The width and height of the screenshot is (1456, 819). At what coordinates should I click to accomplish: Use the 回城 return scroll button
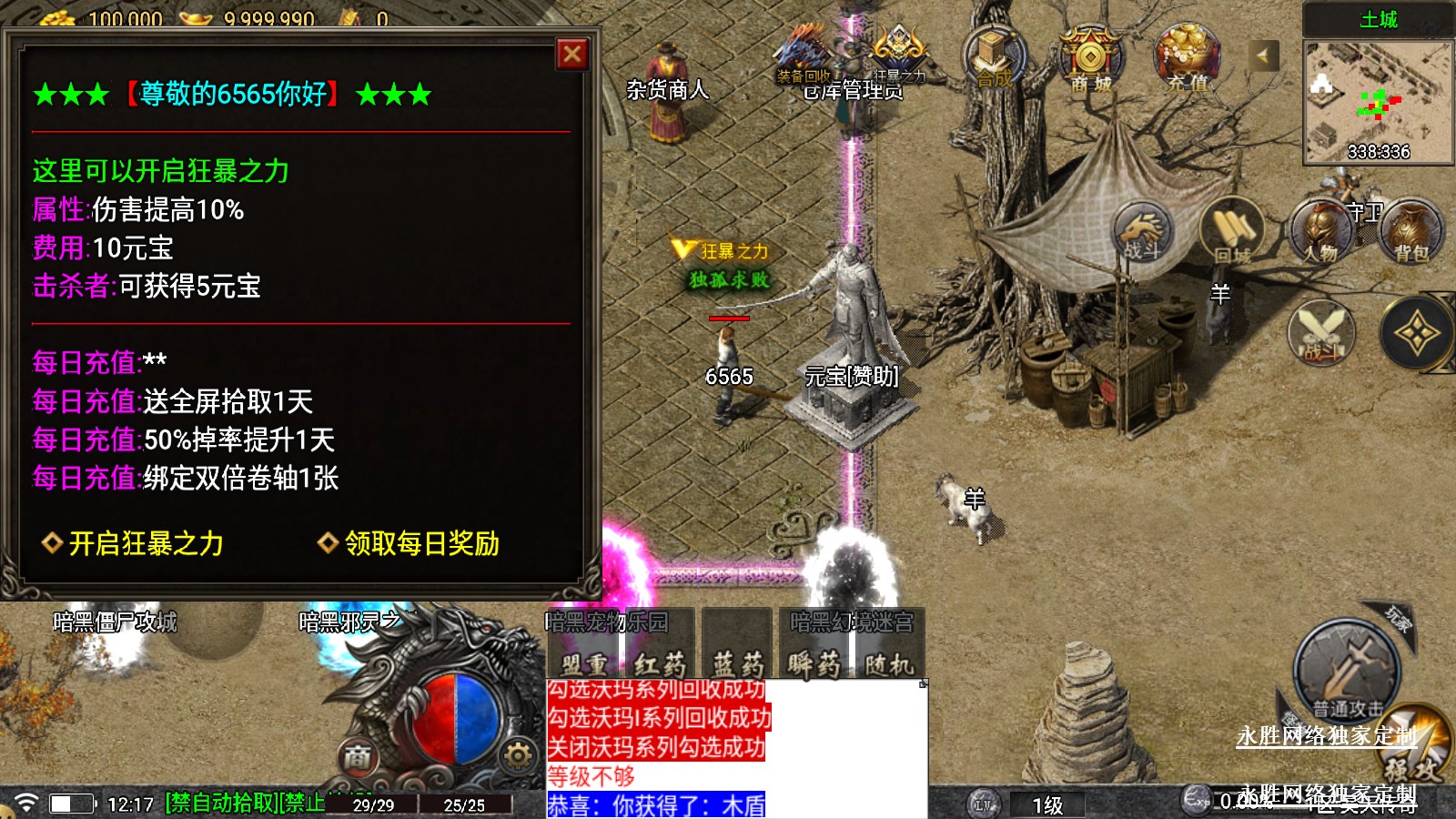tap(1232, 231)
